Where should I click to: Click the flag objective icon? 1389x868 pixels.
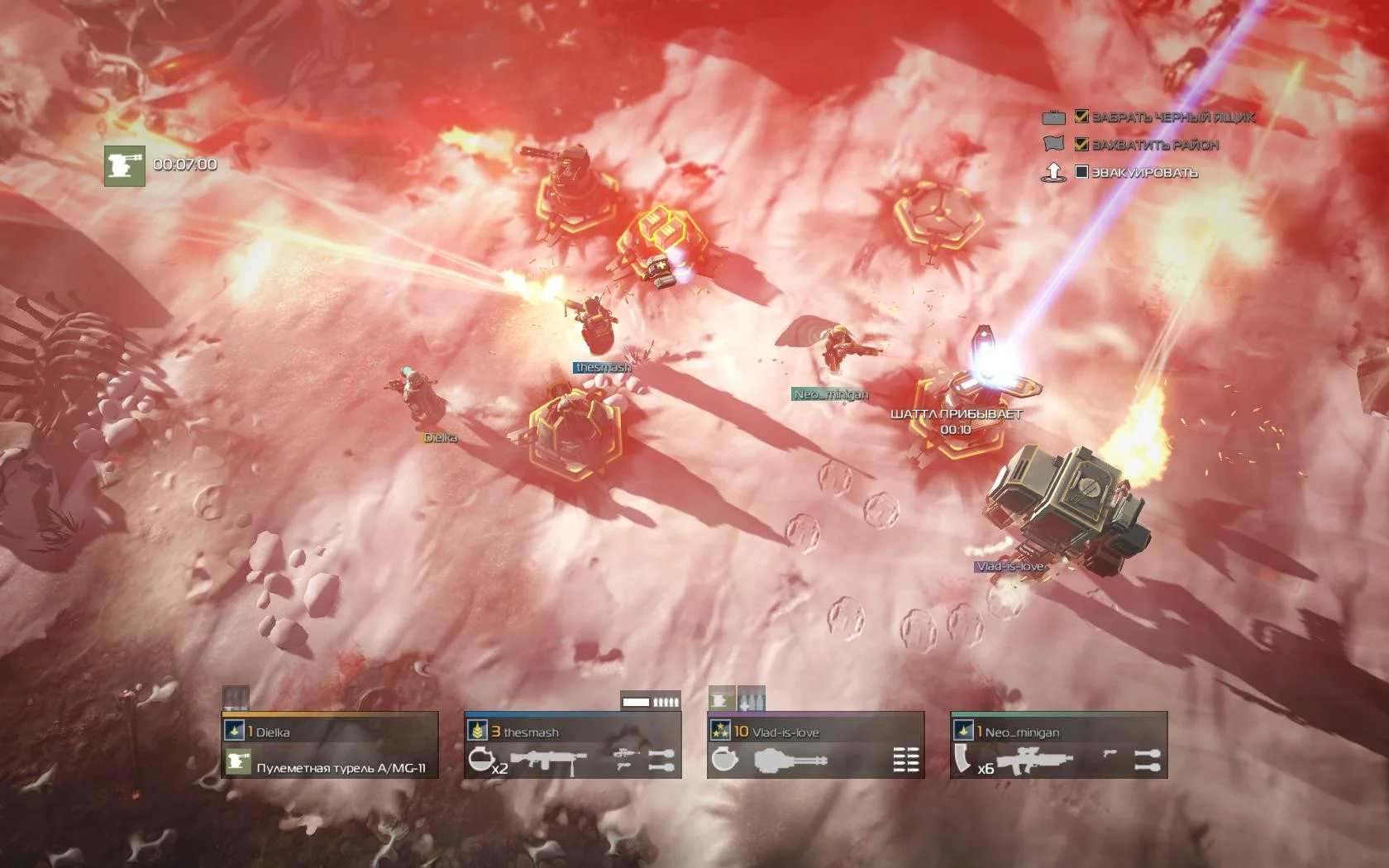pos(1053,144)
